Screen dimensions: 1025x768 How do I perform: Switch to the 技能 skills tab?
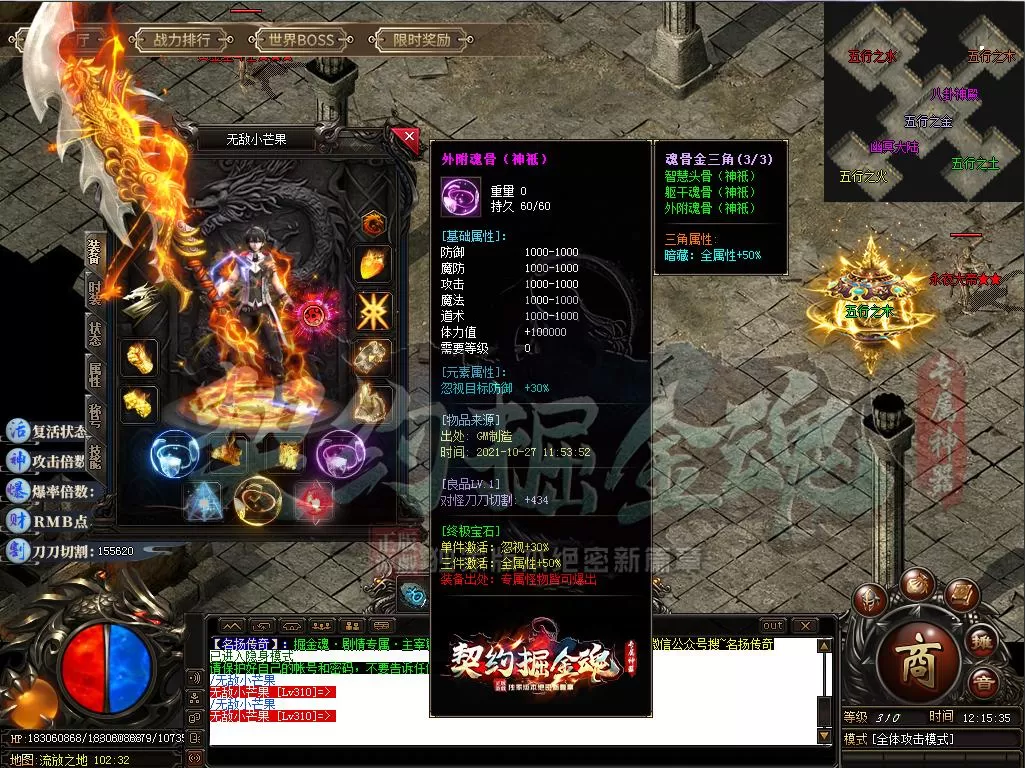tap(94, 457)
